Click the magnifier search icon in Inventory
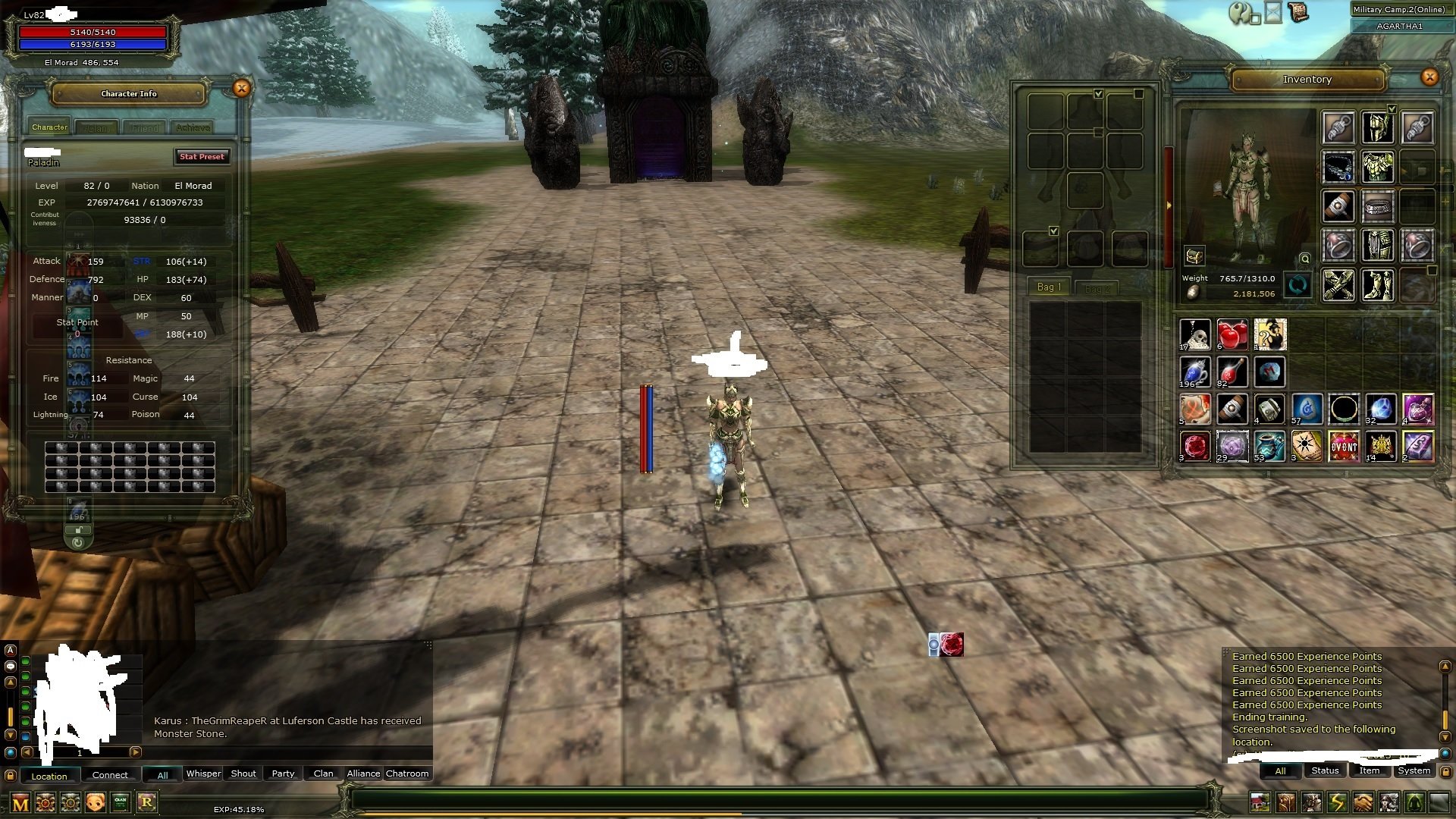 pyautogui.click(x=1304, y=259)
